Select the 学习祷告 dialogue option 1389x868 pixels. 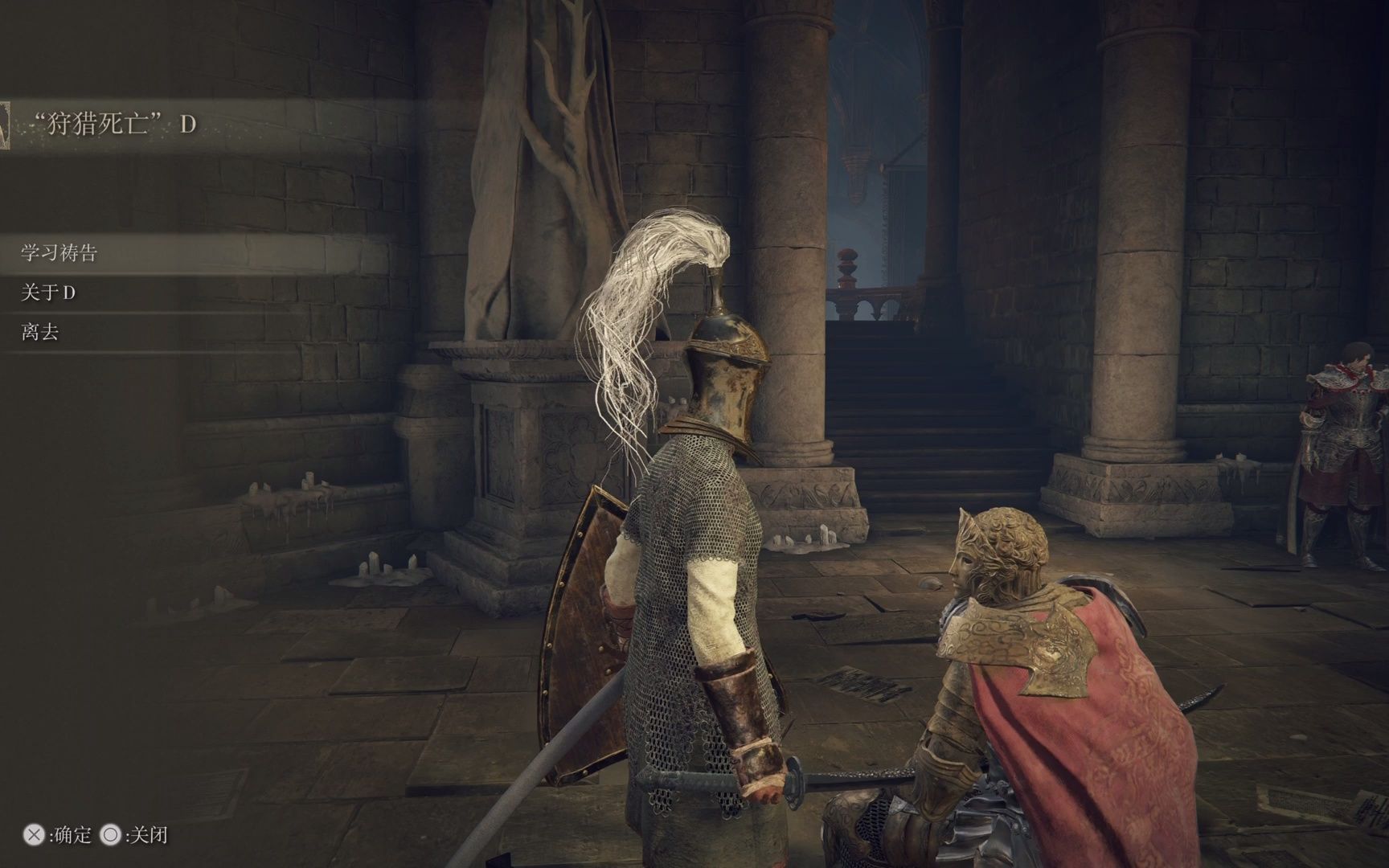[59, 253]
